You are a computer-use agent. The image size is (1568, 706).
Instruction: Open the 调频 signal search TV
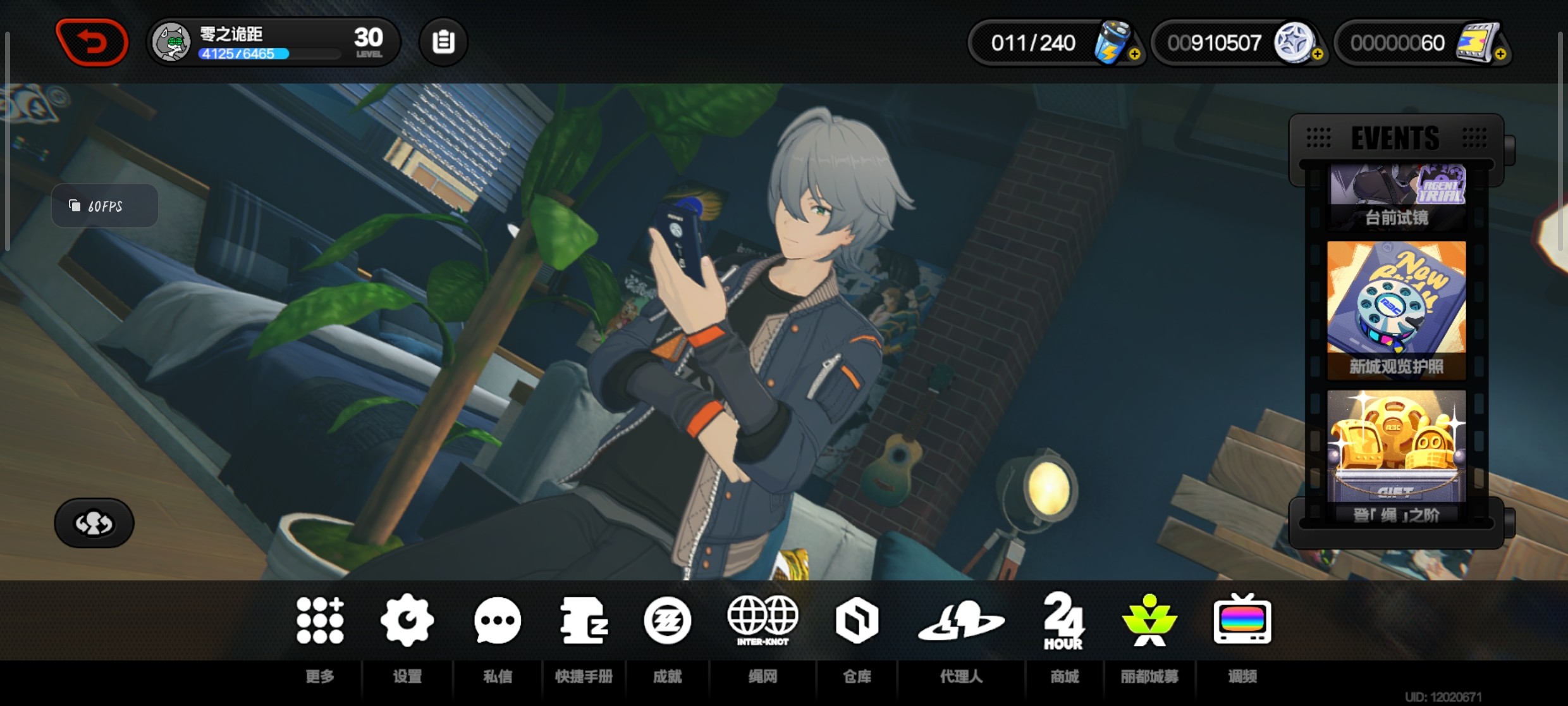pos(1242,621)
